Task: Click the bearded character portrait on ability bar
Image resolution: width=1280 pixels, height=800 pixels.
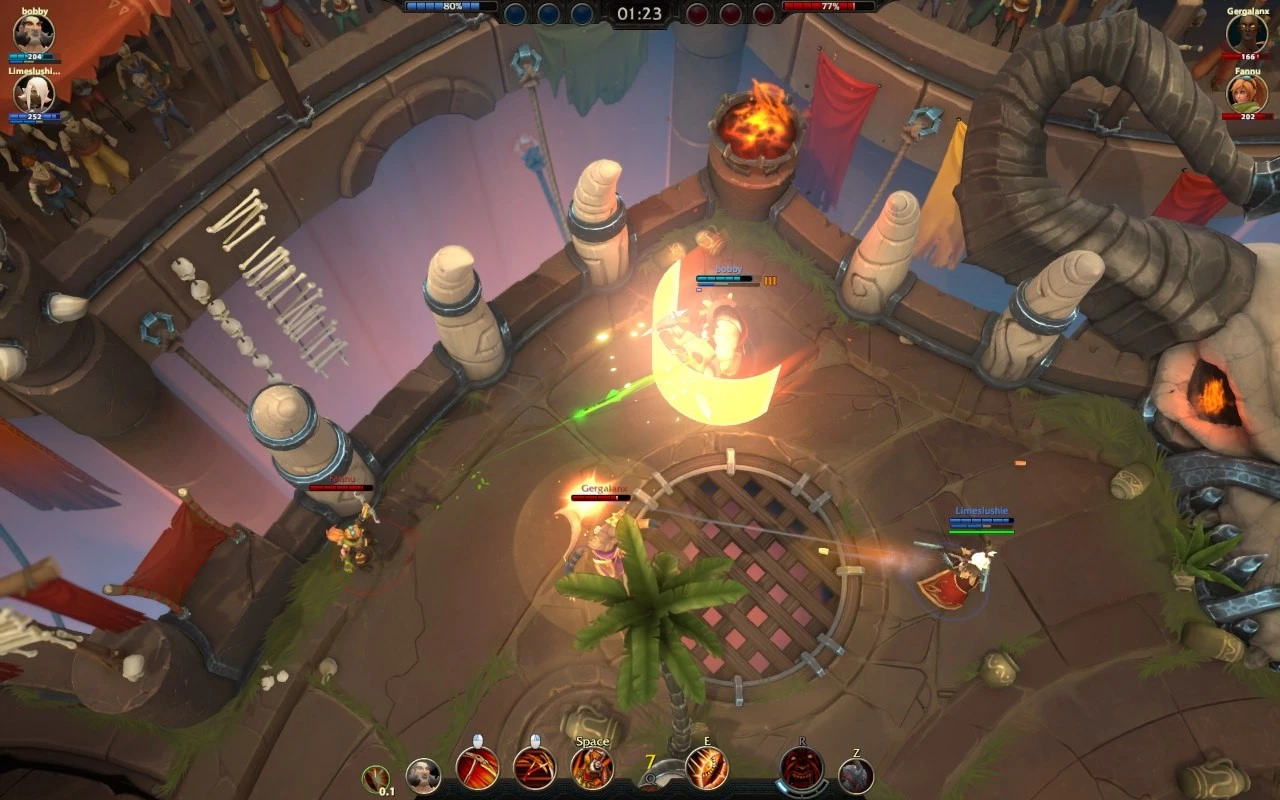Action: 423,776
